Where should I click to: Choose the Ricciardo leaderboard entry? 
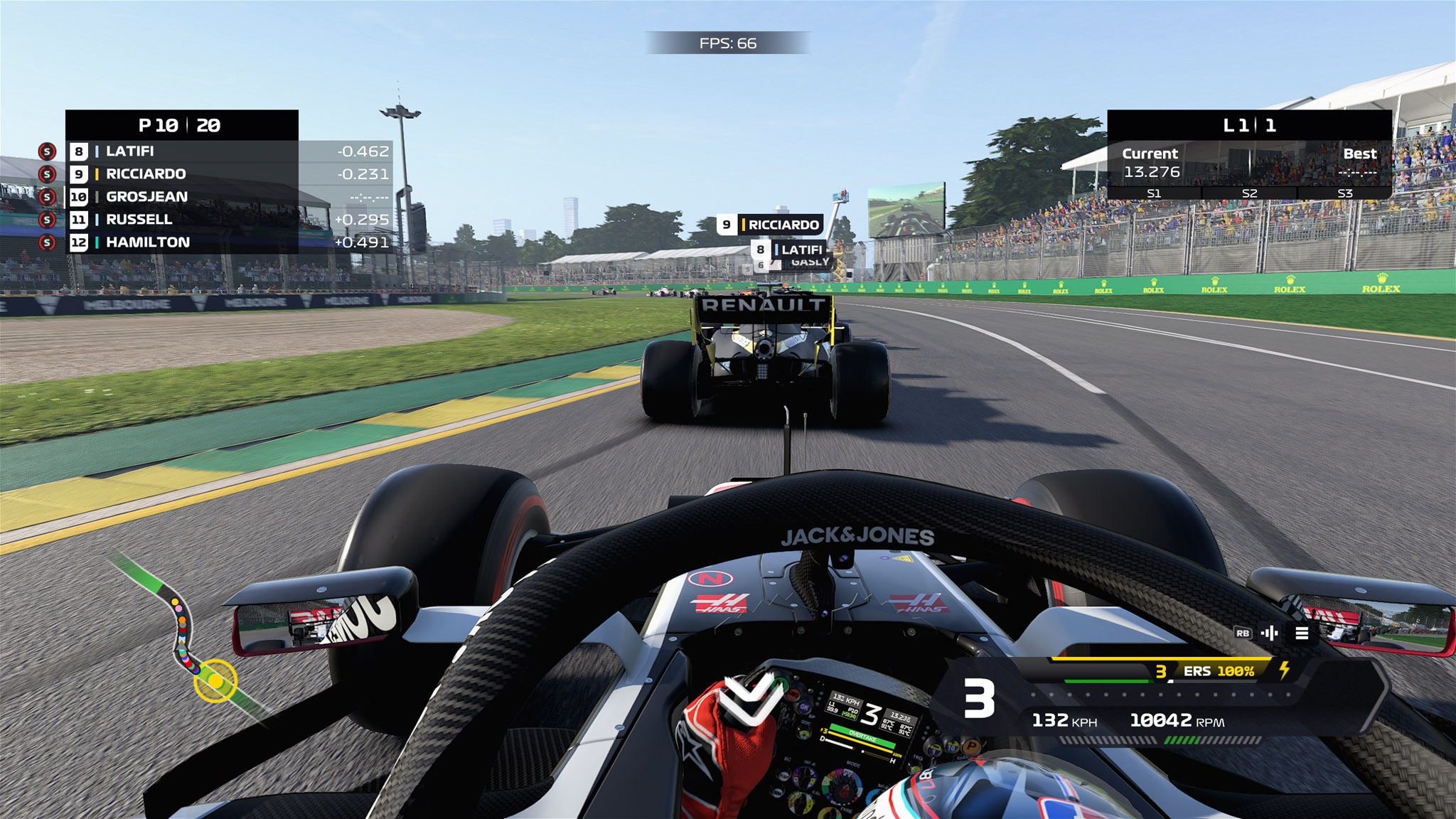point(227,174)
